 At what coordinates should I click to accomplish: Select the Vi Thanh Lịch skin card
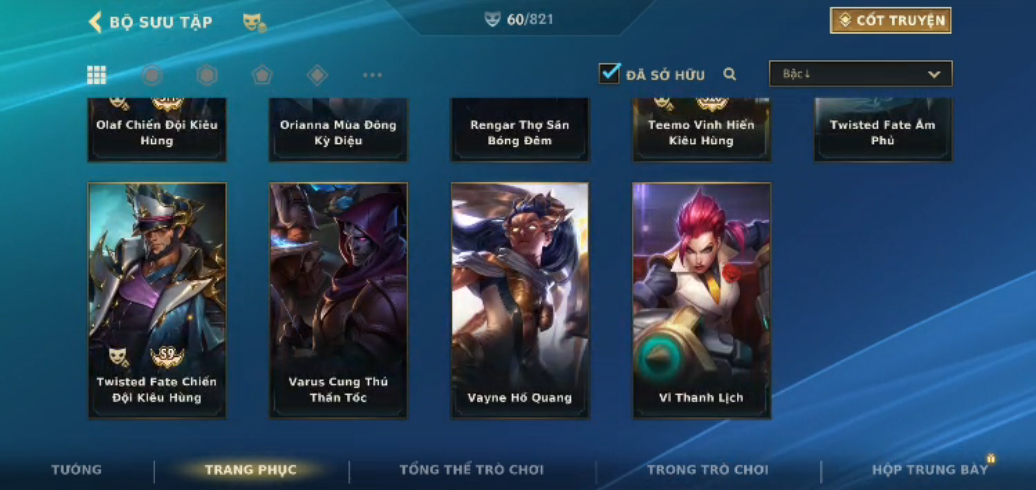pyautogui.click(x=701, y=300)
